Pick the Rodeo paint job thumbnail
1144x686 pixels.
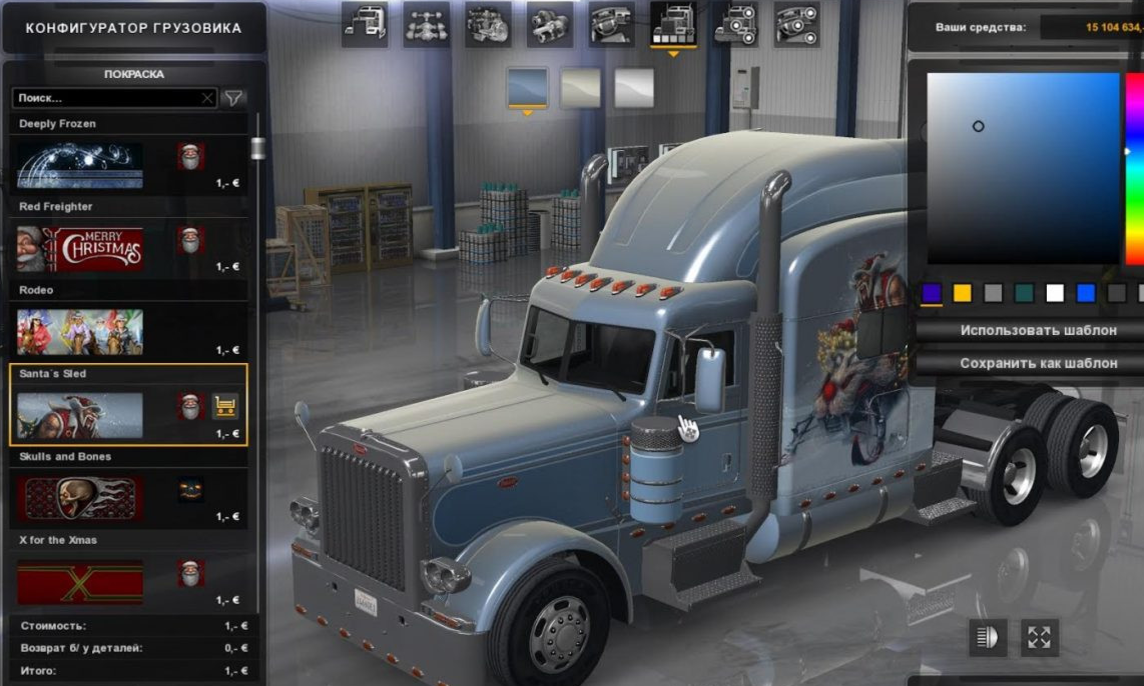coord(80,332)
